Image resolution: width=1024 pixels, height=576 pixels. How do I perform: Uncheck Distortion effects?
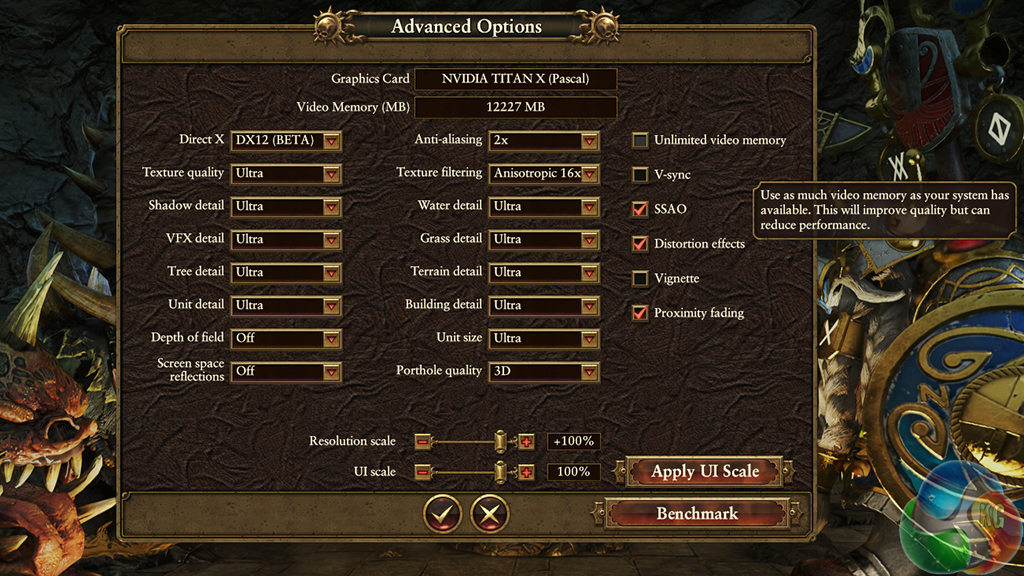(x=640, y=244)
